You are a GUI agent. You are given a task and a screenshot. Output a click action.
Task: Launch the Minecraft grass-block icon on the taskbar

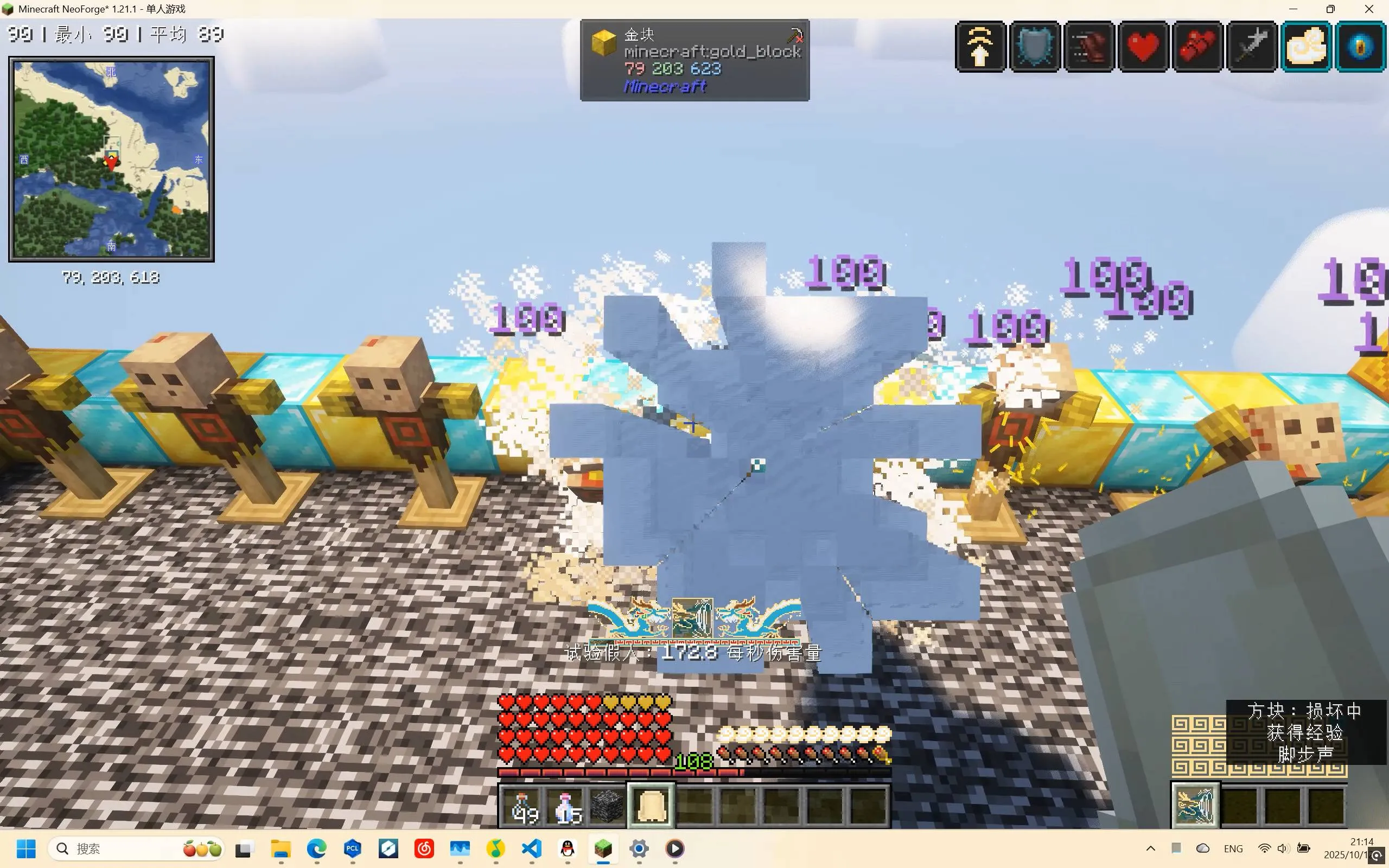click(603, 848)
